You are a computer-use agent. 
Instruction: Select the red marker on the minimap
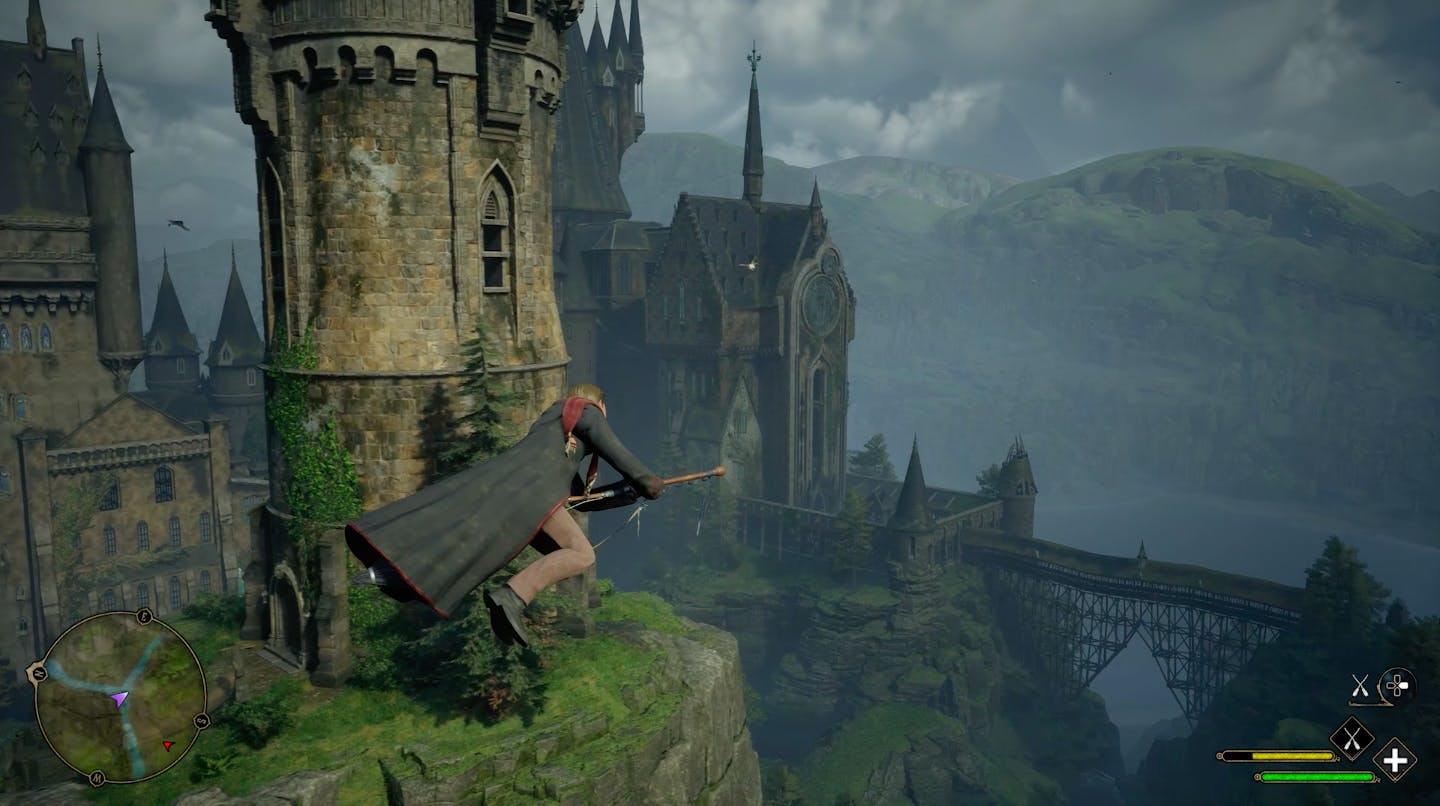coord(168,745)
